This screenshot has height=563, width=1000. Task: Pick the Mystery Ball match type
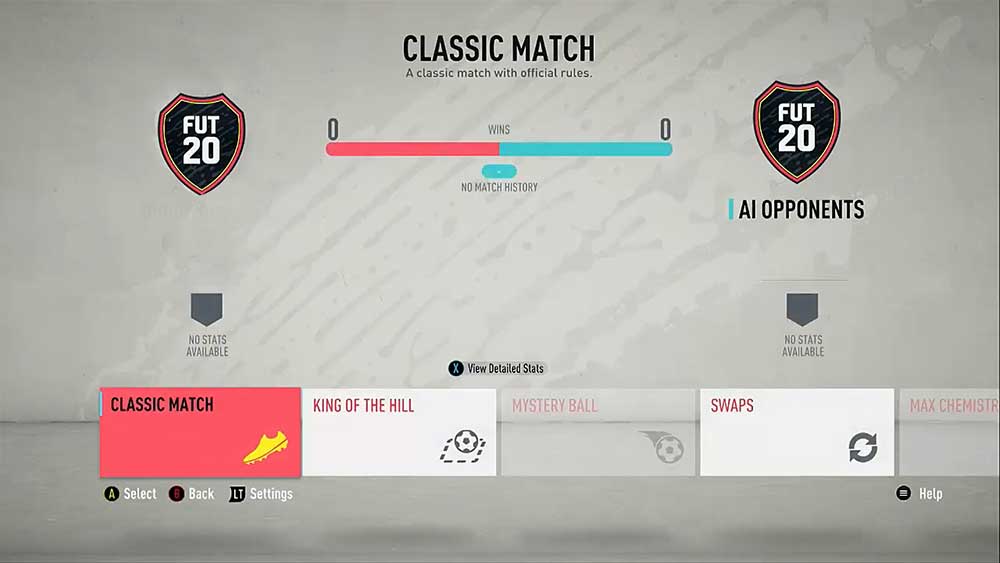pyautogui.click(x=598, y=432)
